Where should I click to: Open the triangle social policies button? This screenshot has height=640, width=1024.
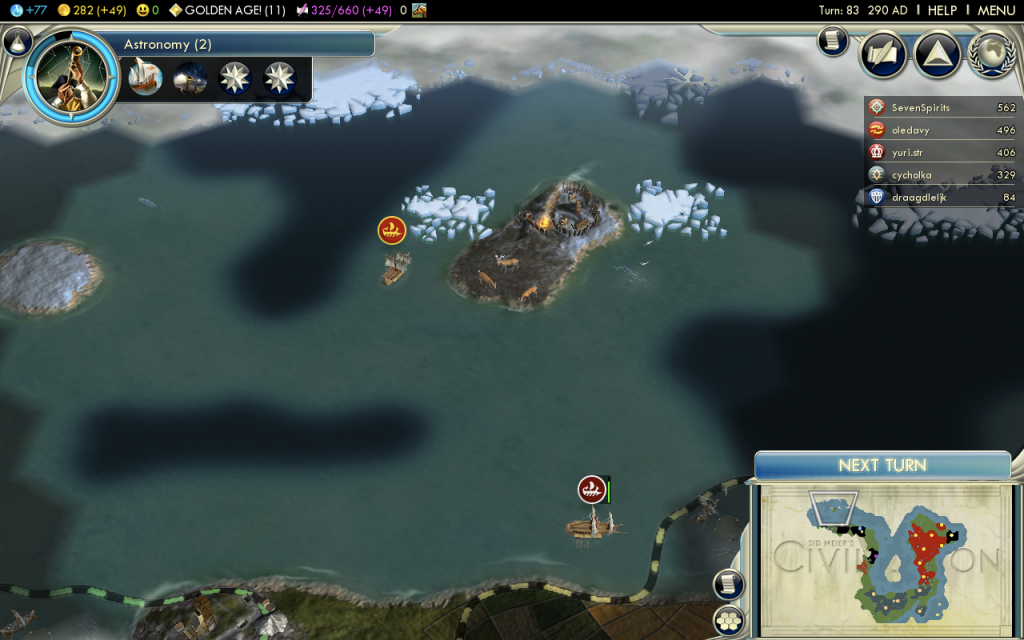coord(937,54)
